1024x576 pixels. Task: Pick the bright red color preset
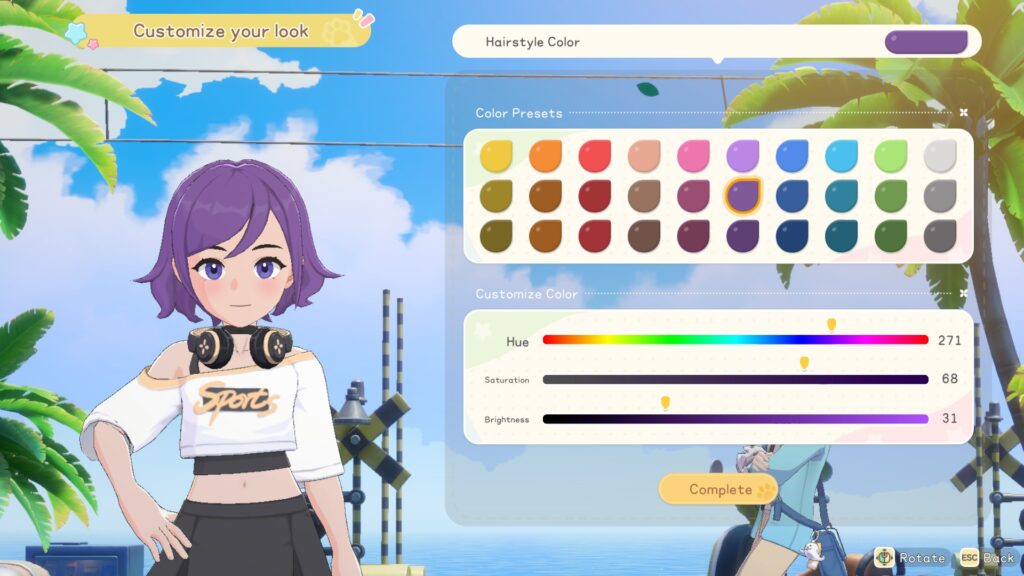594,155
